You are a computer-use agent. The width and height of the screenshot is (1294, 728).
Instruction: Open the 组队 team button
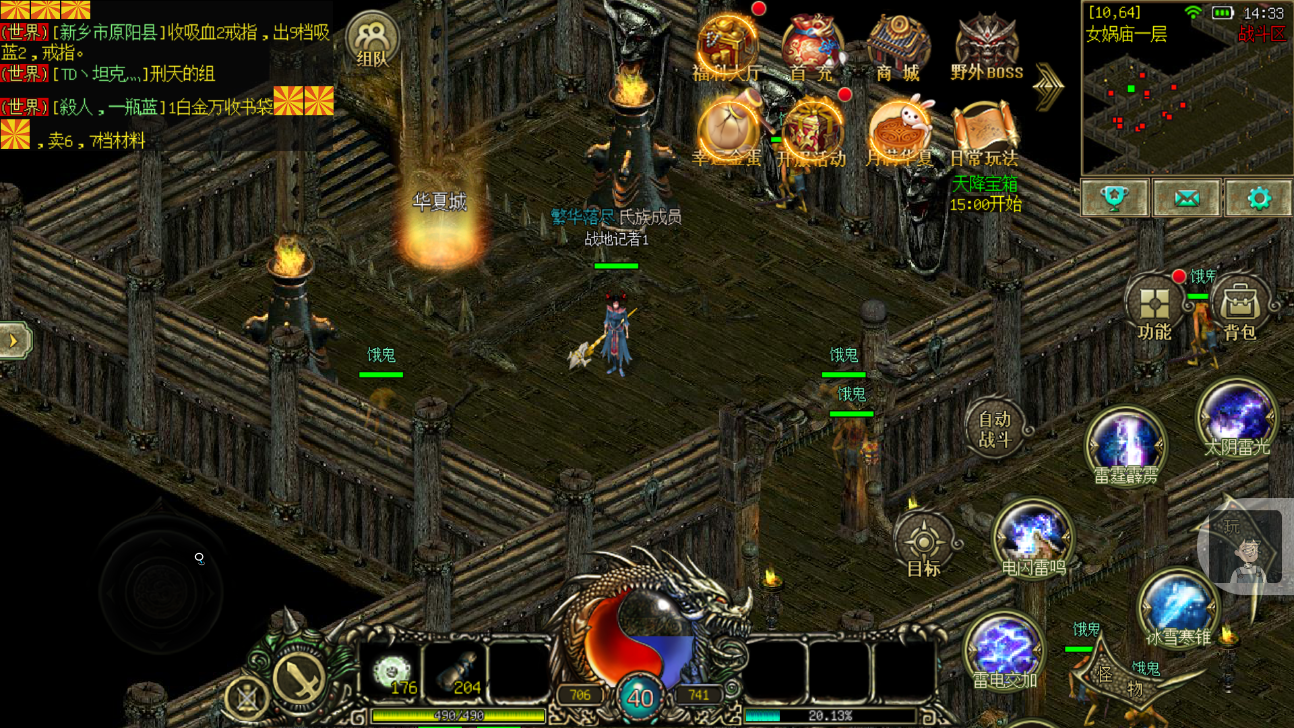pyautogui.click(x=372, y=42)
